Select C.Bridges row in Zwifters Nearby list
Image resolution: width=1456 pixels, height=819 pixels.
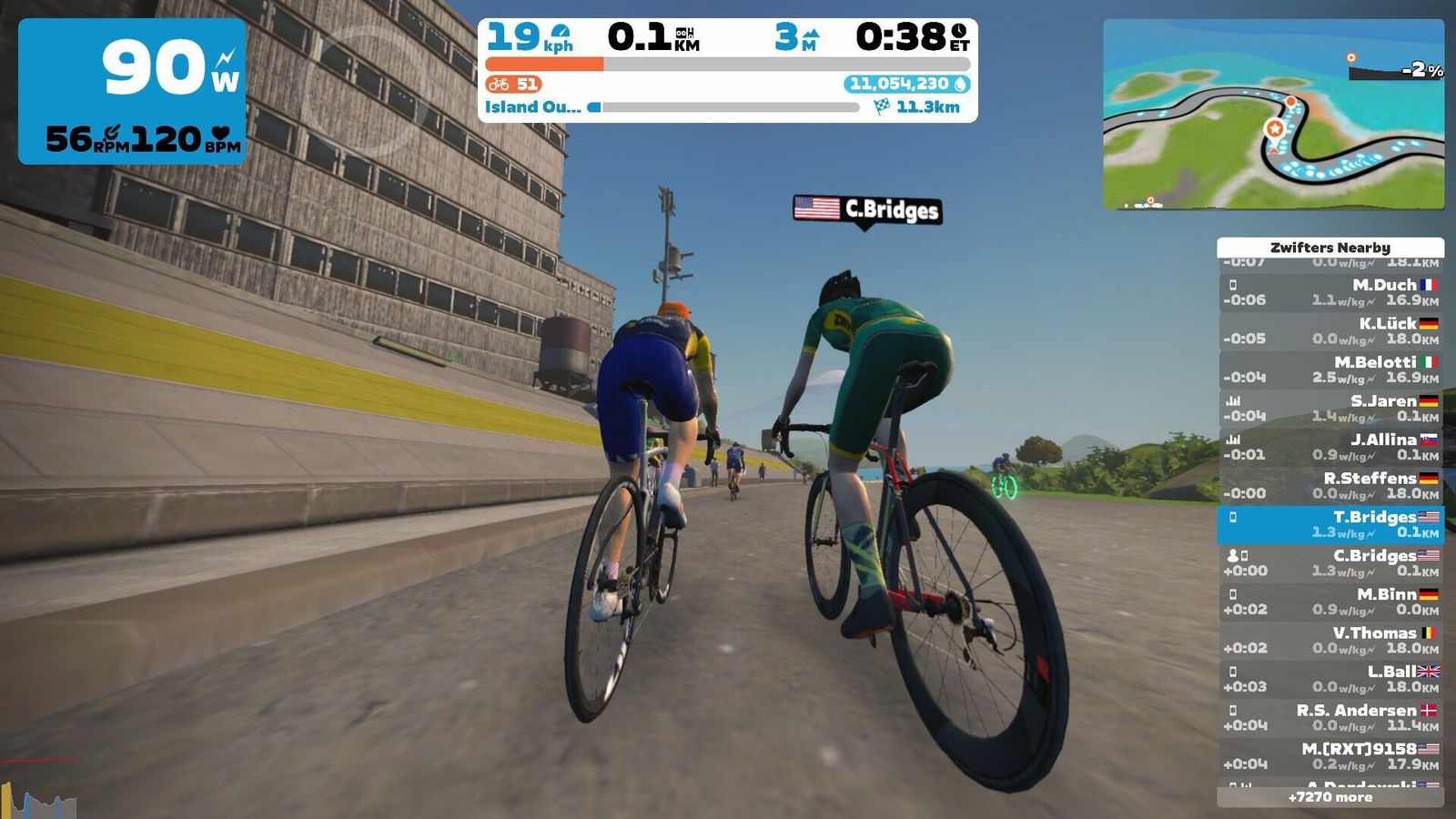click(x=1330, y=562)
